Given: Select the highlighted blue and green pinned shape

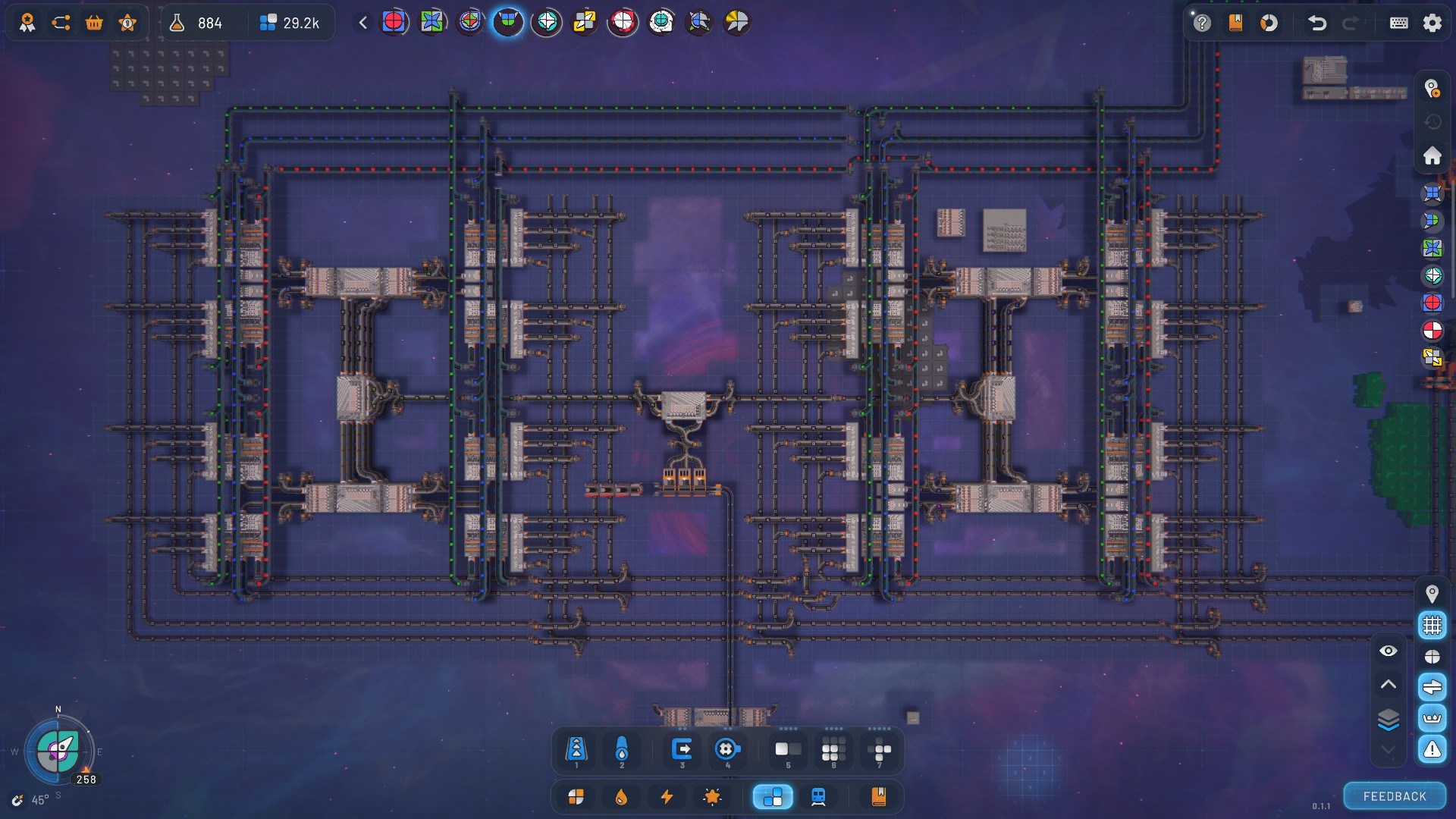Looking at the screenshot, I should pyautogui.click(x=508, y=22).
